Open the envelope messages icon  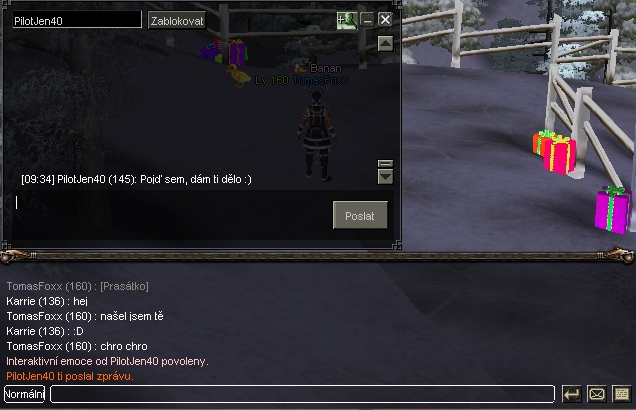click(597, 394)
